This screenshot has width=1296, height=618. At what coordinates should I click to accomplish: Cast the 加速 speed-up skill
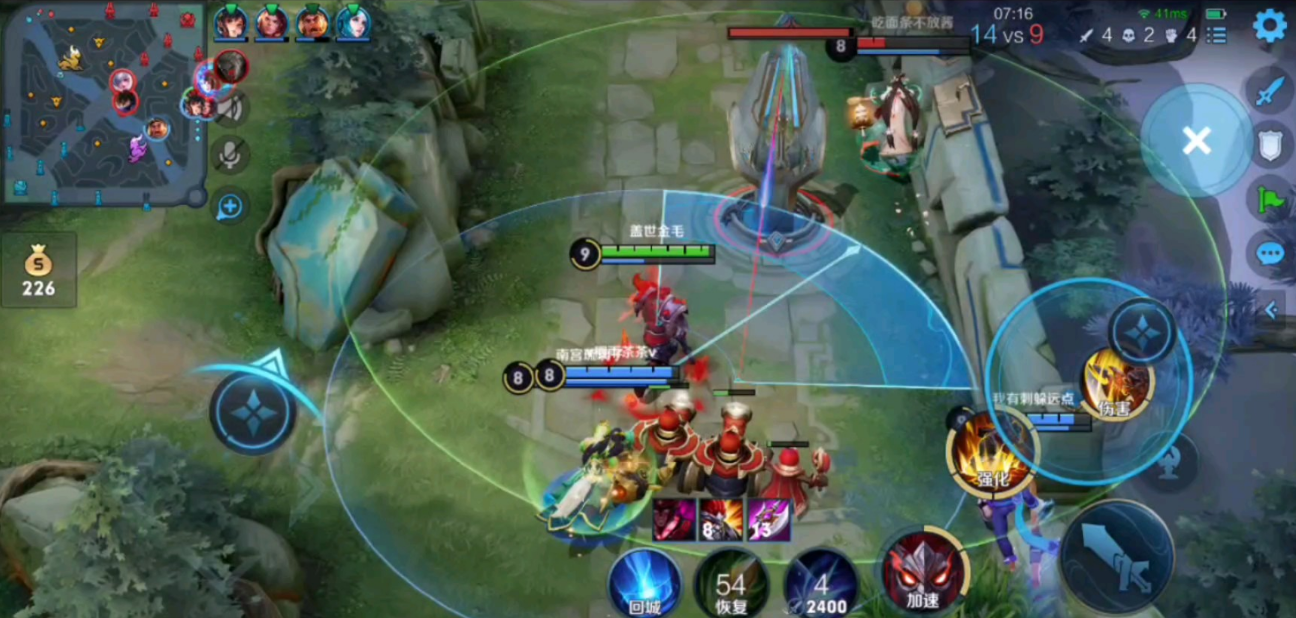[921, 573]
